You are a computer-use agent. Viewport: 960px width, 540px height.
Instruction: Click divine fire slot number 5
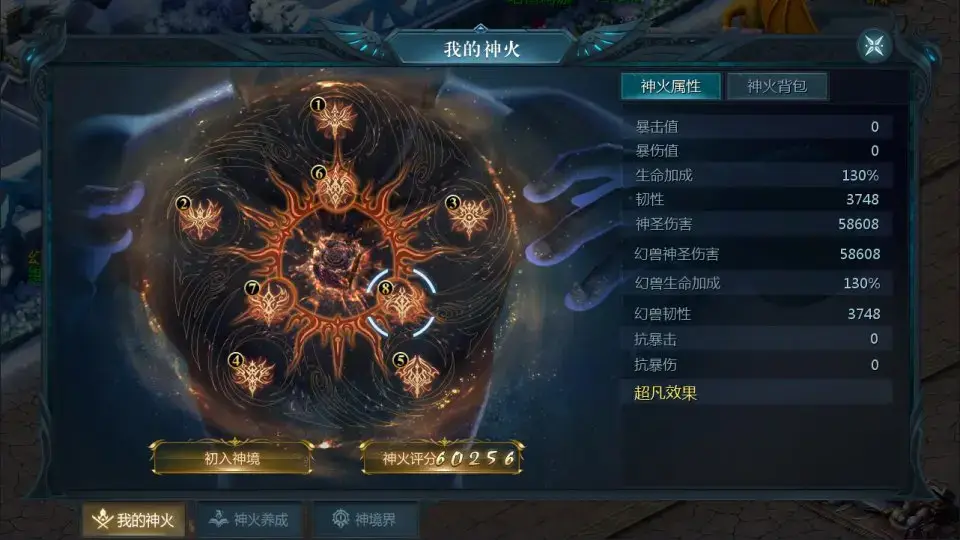click(417, 374)
